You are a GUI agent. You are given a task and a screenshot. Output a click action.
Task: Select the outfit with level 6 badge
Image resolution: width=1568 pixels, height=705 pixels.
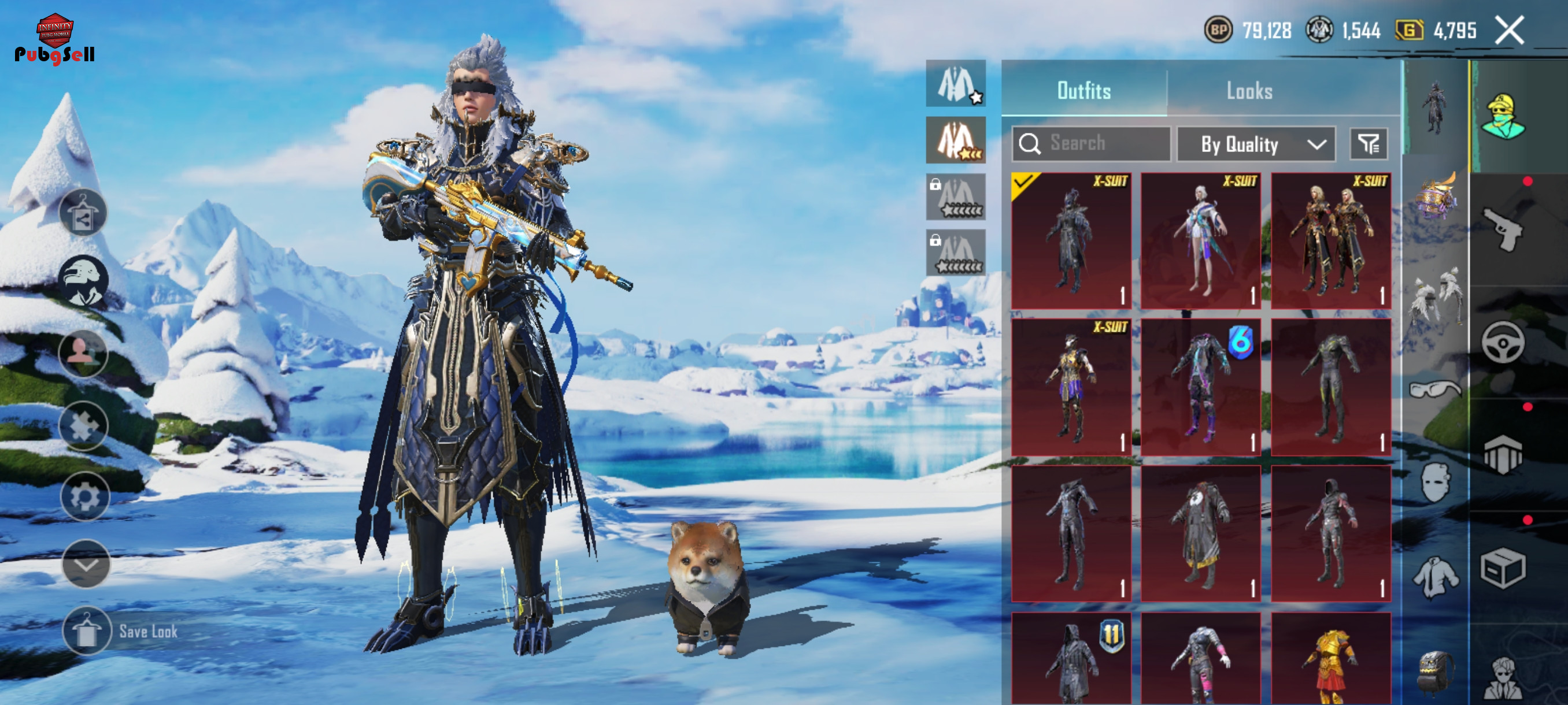[1200, 387]
